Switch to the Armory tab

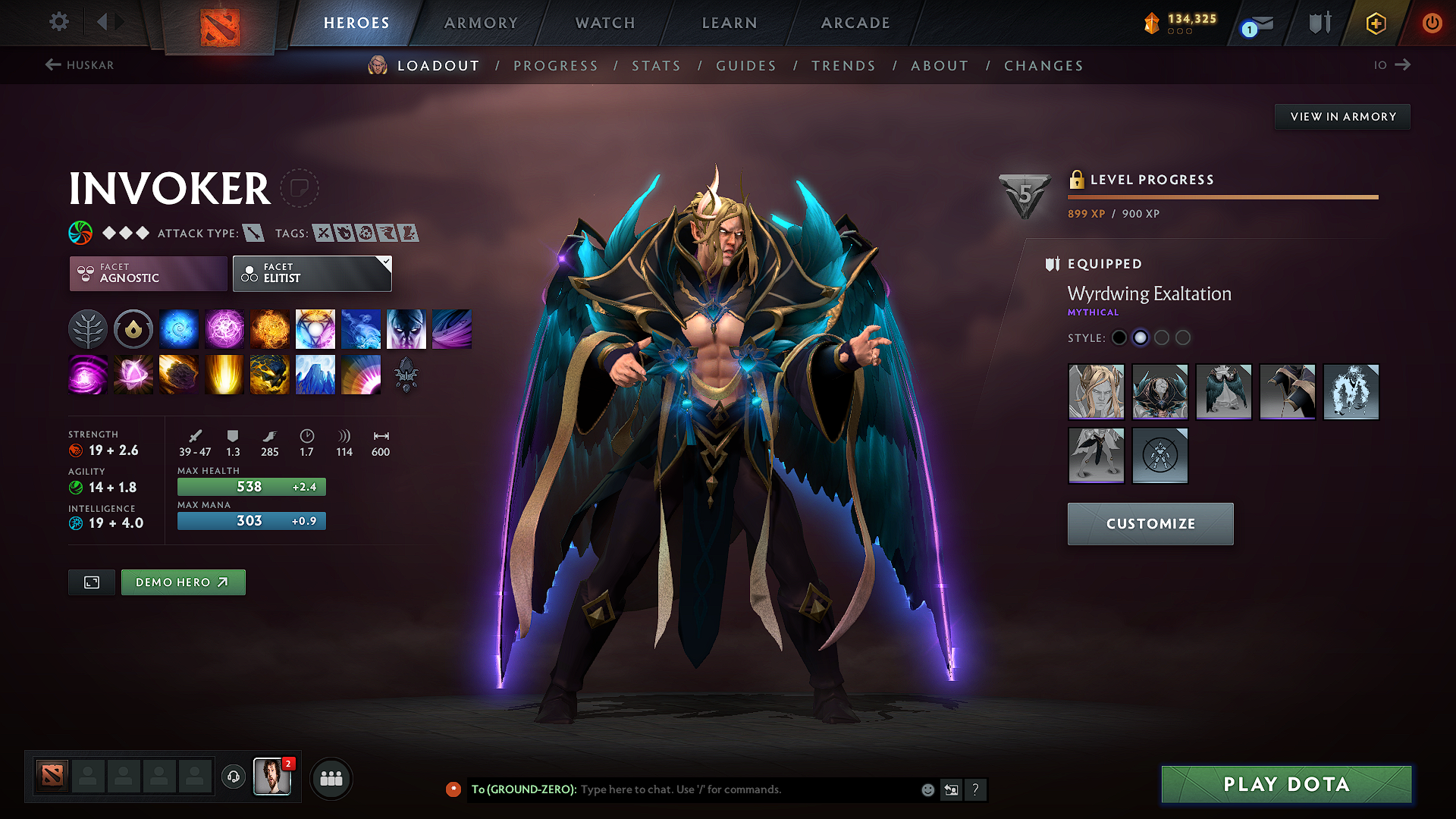pyautogui.click(x=481, y=23)
